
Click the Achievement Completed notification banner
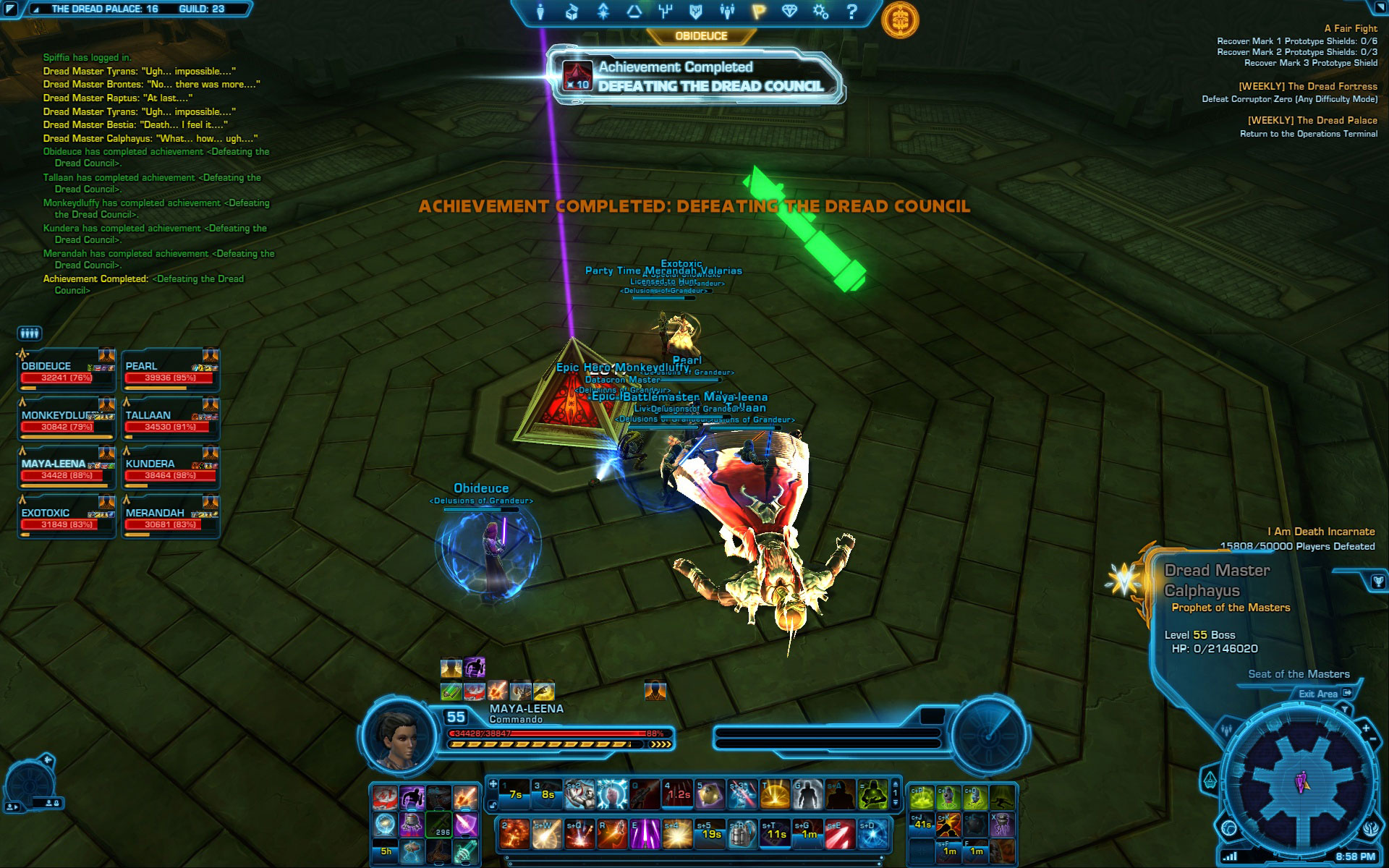pos(696,77)
